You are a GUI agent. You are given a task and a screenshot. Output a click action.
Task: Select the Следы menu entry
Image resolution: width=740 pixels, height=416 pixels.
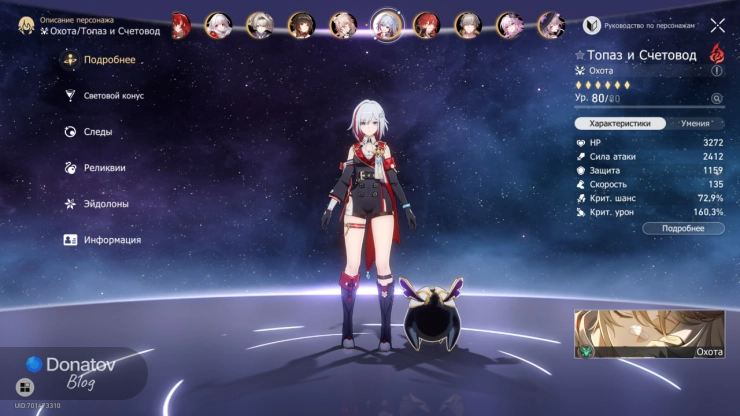[x=97, y=132]
